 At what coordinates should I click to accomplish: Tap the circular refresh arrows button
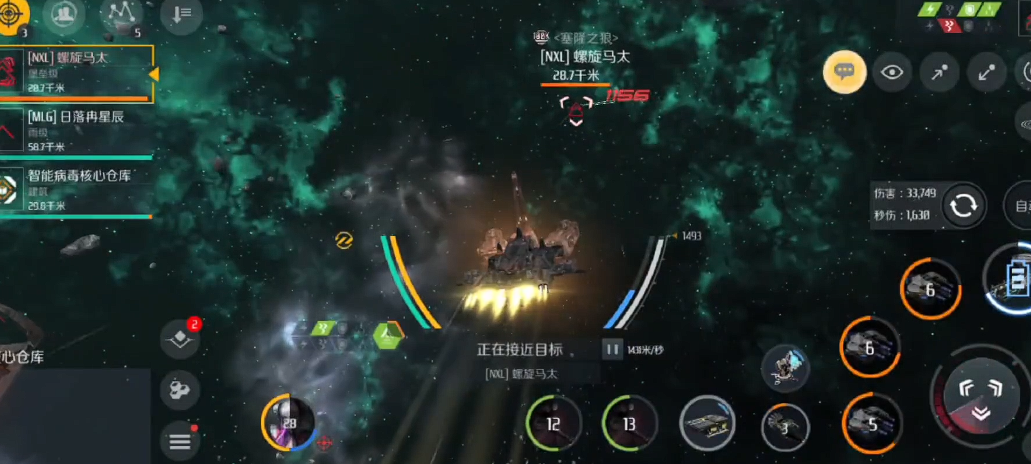tap(964, 206)
